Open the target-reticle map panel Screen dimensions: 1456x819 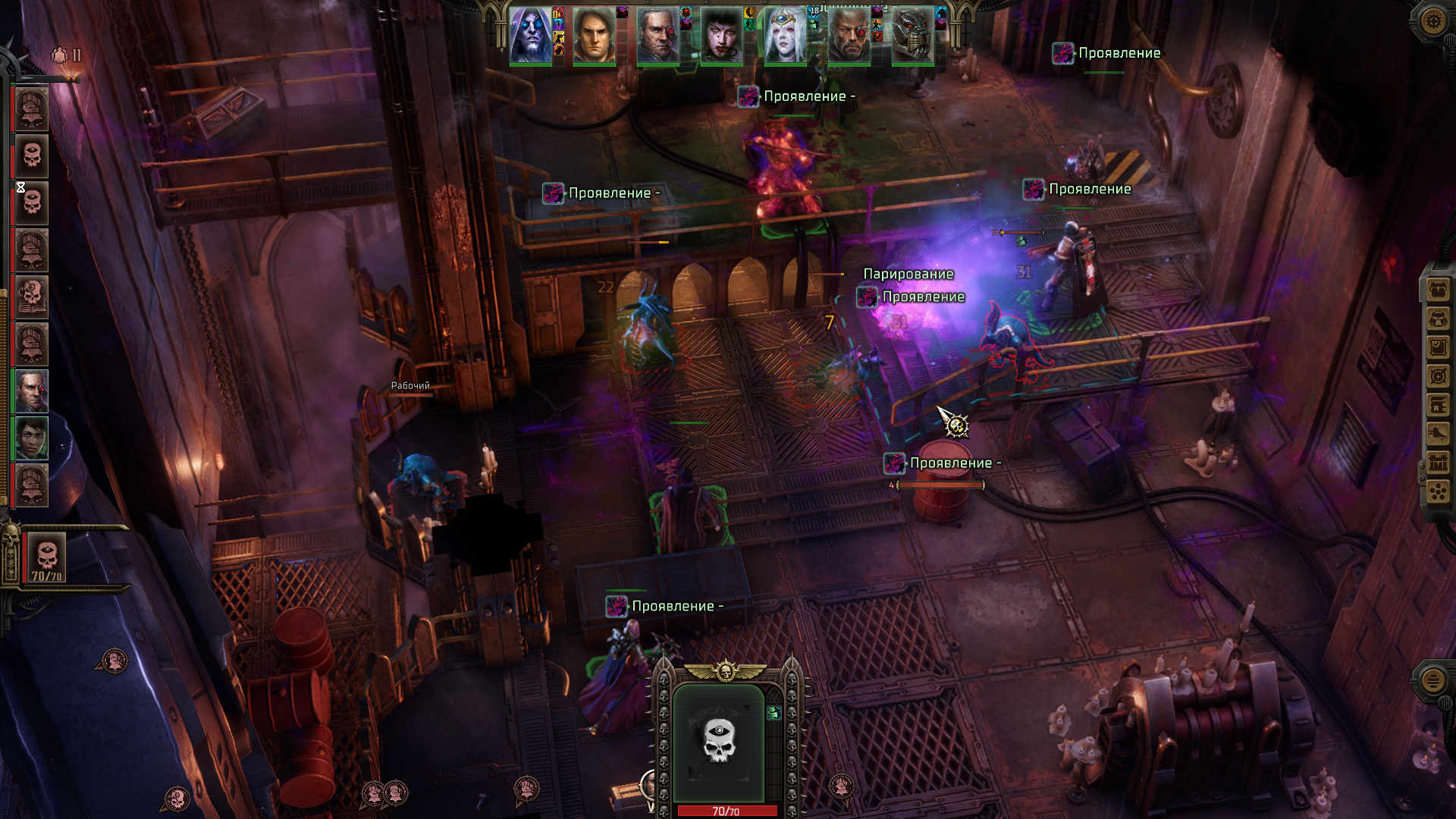coord(1438,376)
